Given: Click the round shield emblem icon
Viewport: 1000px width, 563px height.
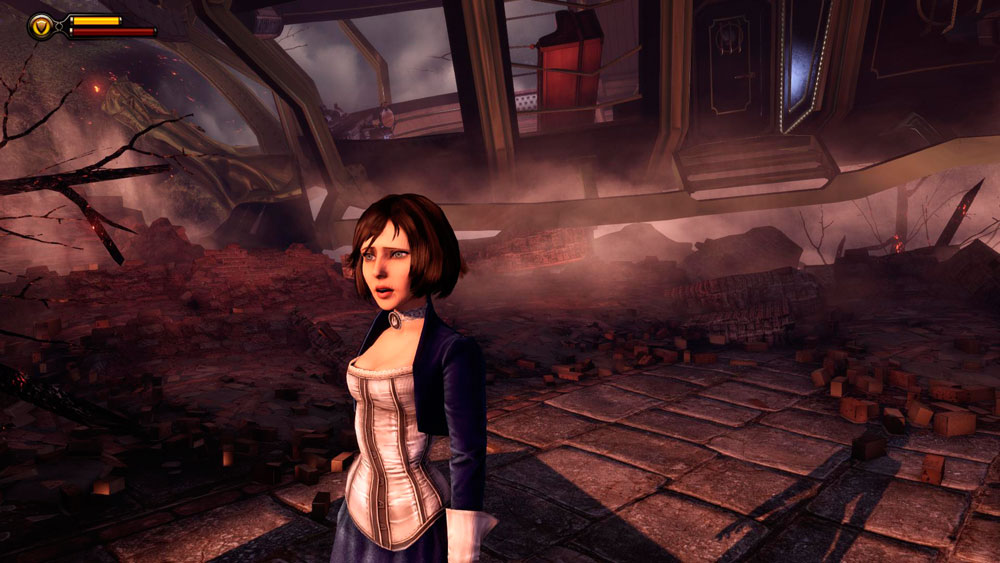Looking at the screenshot, I should click(x=42, y=26).
